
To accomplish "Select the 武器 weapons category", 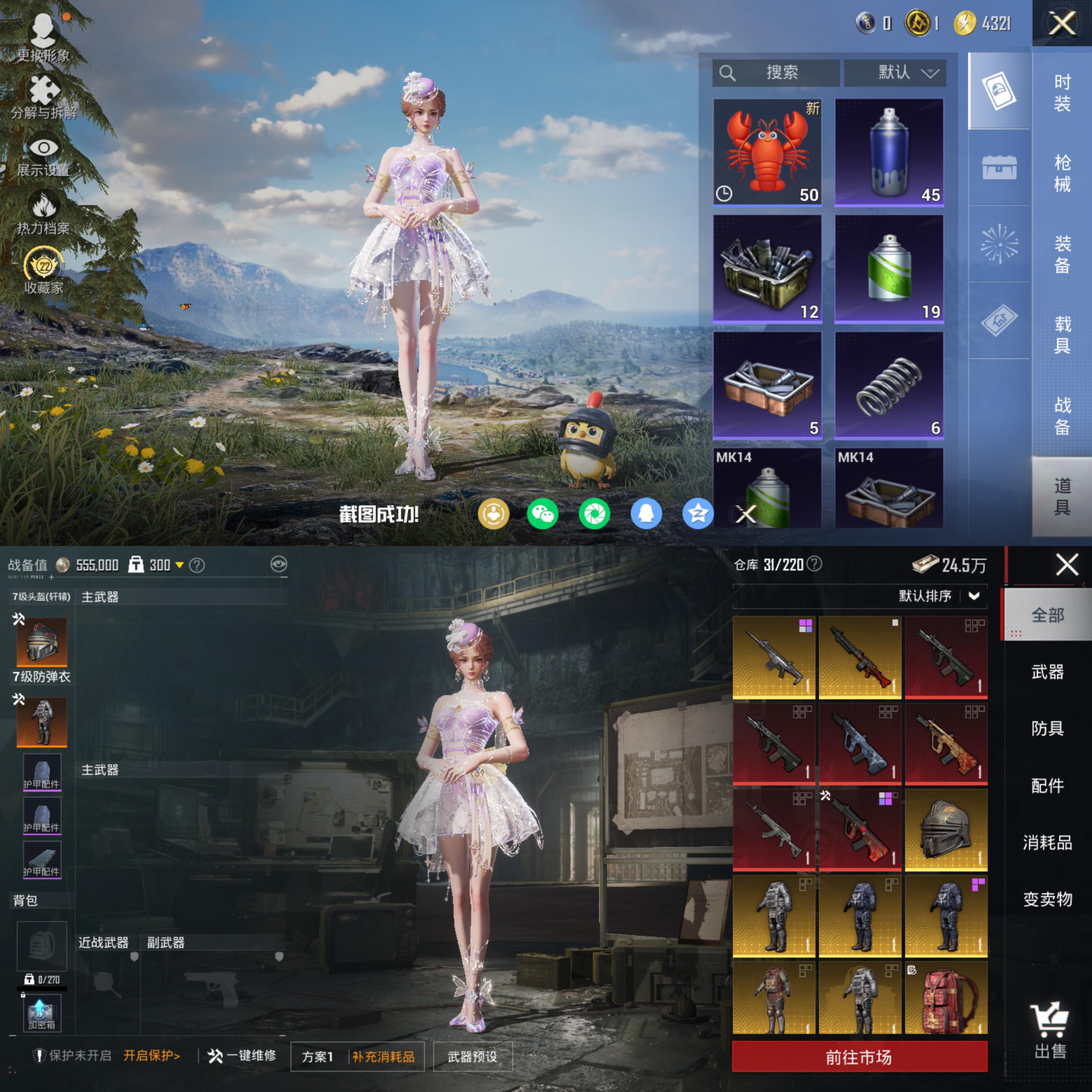I will [x=1047, y=672].
